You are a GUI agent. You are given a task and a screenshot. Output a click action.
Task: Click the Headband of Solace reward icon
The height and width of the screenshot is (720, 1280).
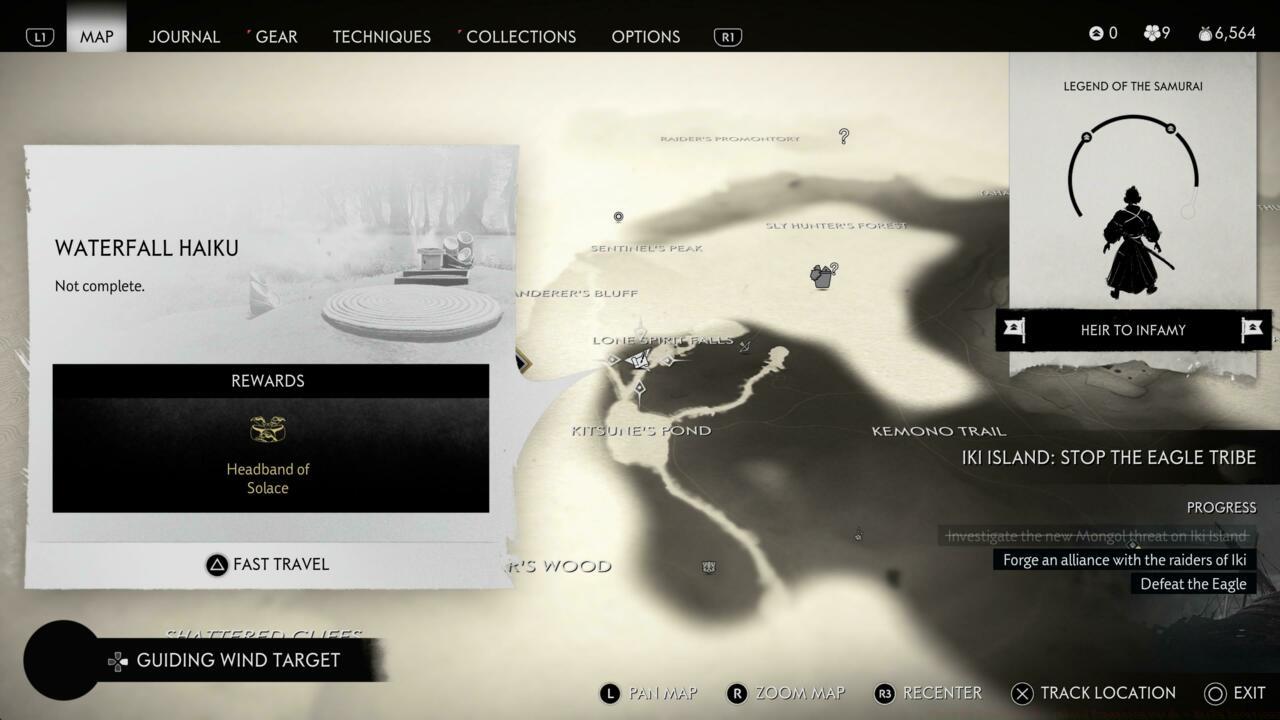268,430
